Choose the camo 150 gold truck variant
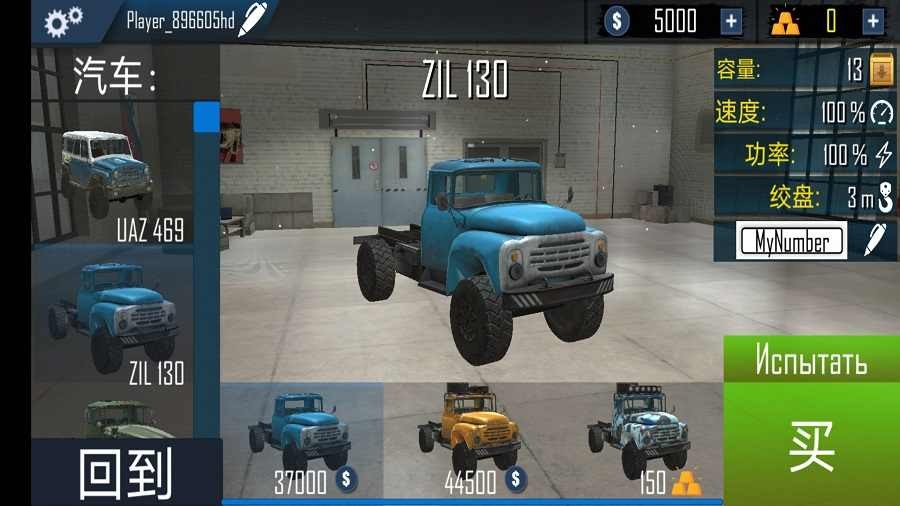Viewport: 900px width, 506px height. [x=640, y=440]
